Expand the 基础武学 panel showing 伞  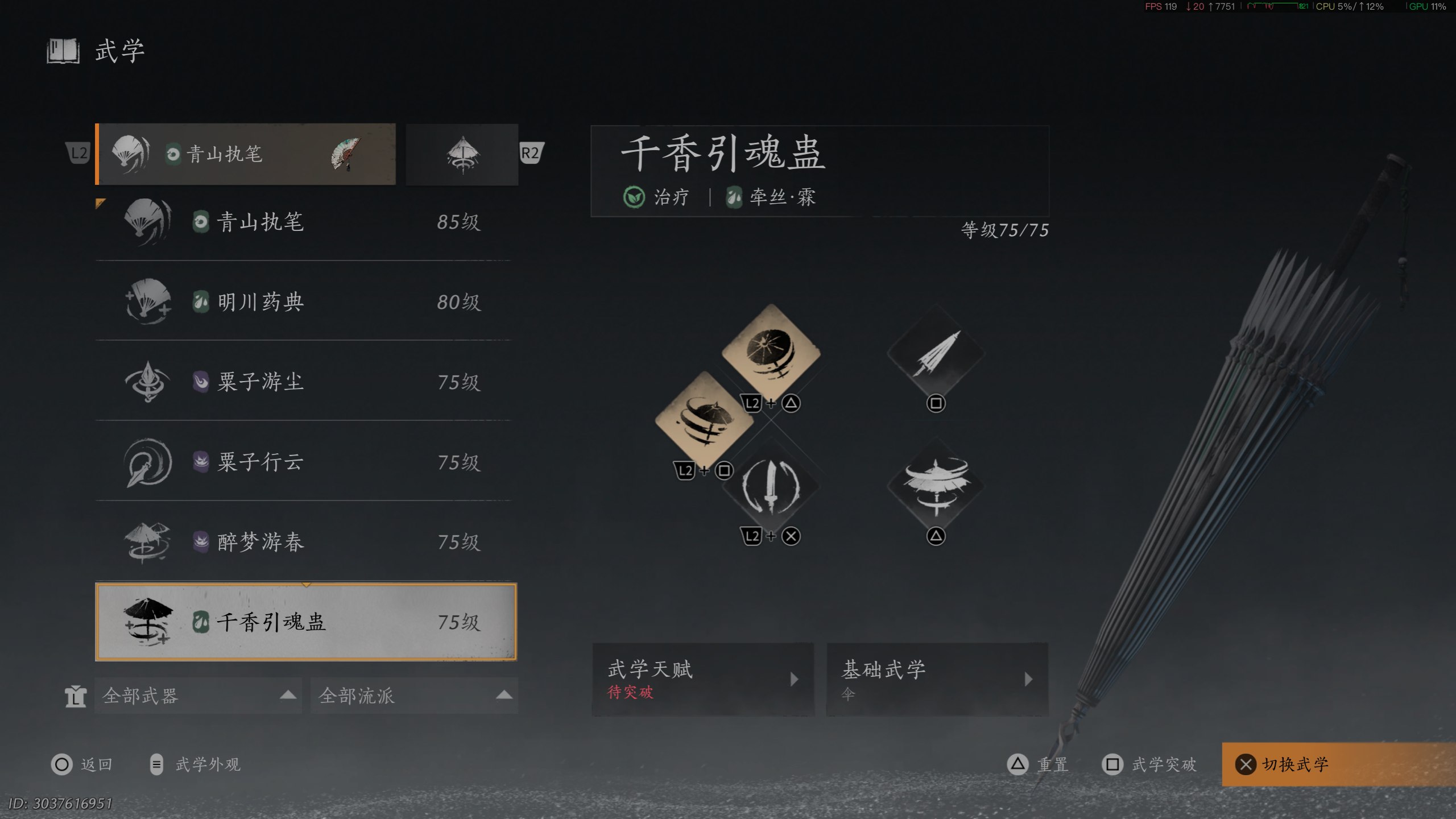[x=937, y=680]
